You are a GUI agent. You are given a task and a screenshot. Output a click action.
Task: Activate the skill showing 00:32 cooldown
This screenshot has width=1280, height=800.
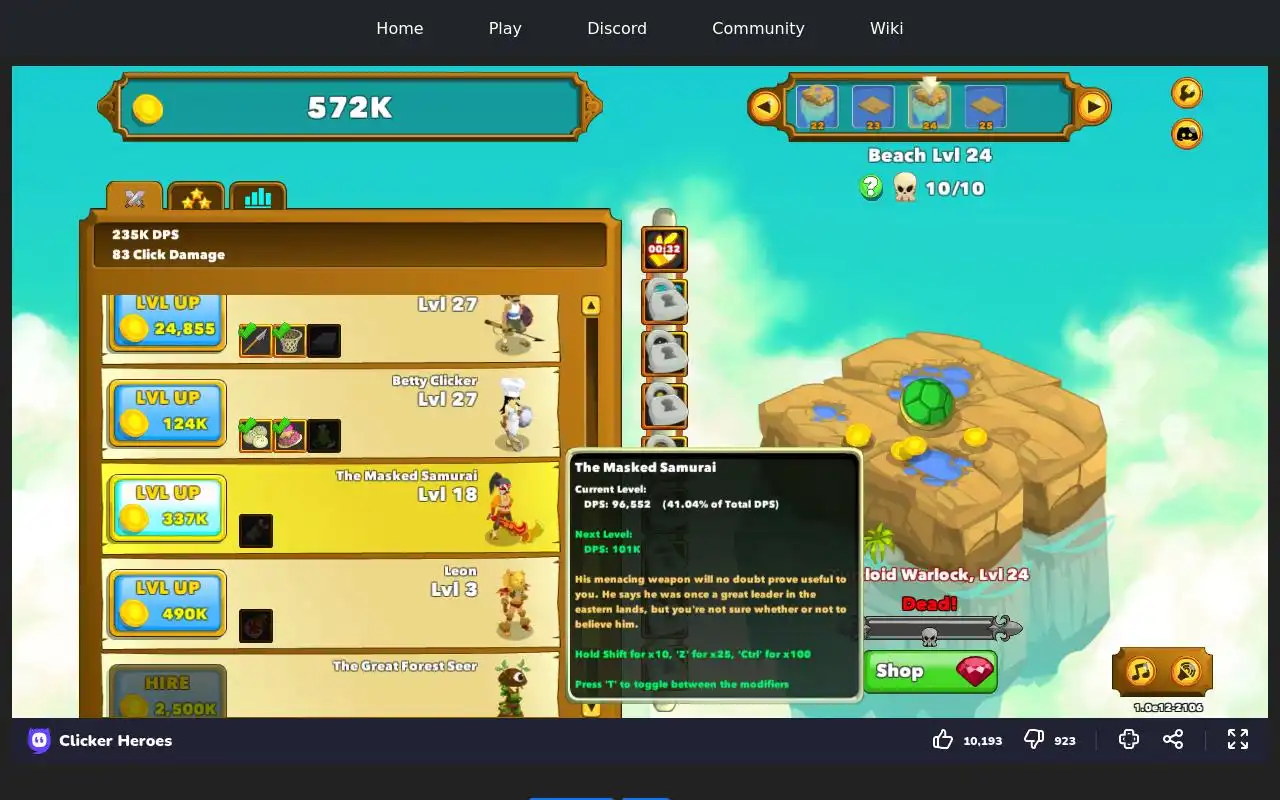(664, 249)
